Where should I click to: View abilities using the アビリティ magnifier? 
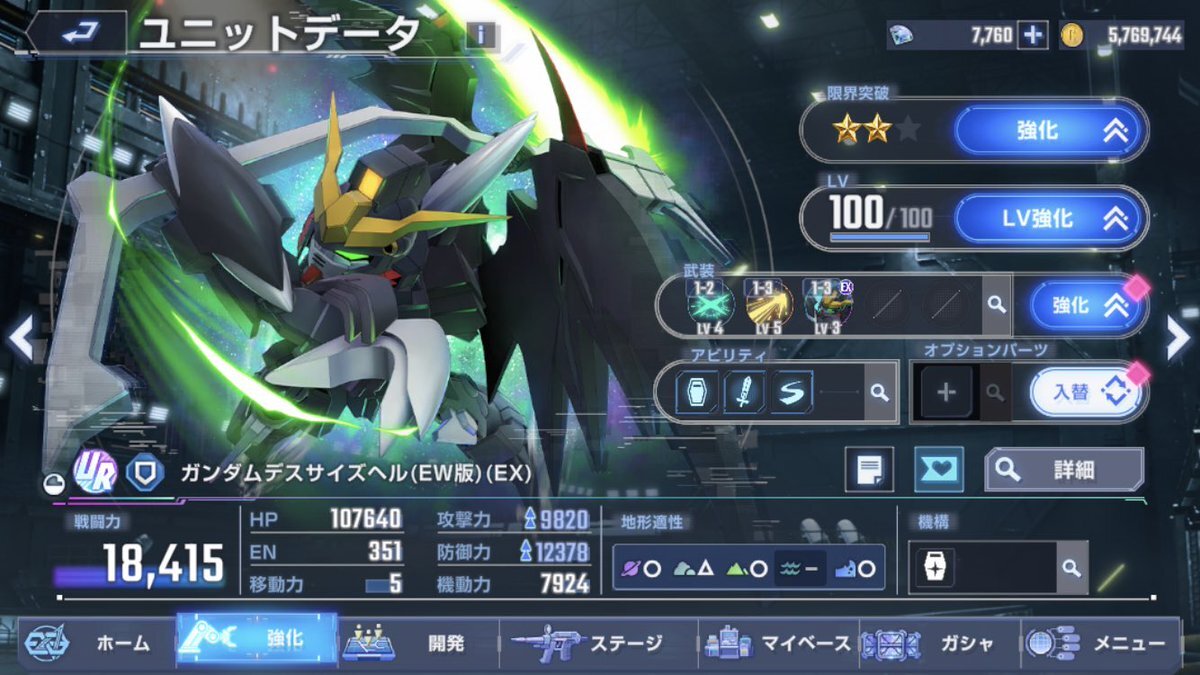tap(879, 392)
